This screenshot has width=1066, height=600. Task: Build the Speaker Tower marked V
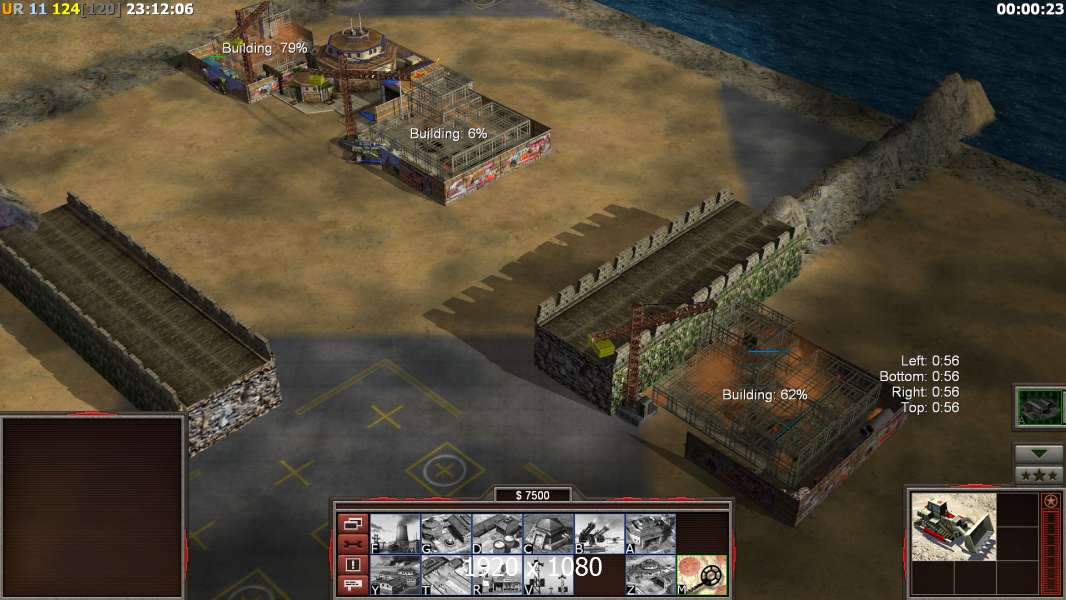tap(548, 575)
